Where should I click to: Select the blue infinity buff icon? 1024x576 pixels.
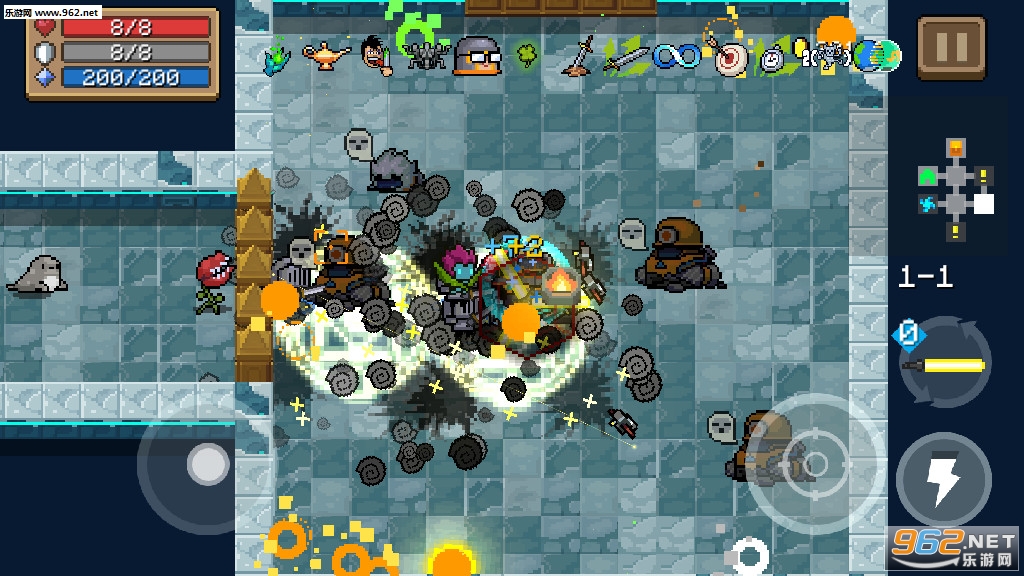click(x=676, y=56)
